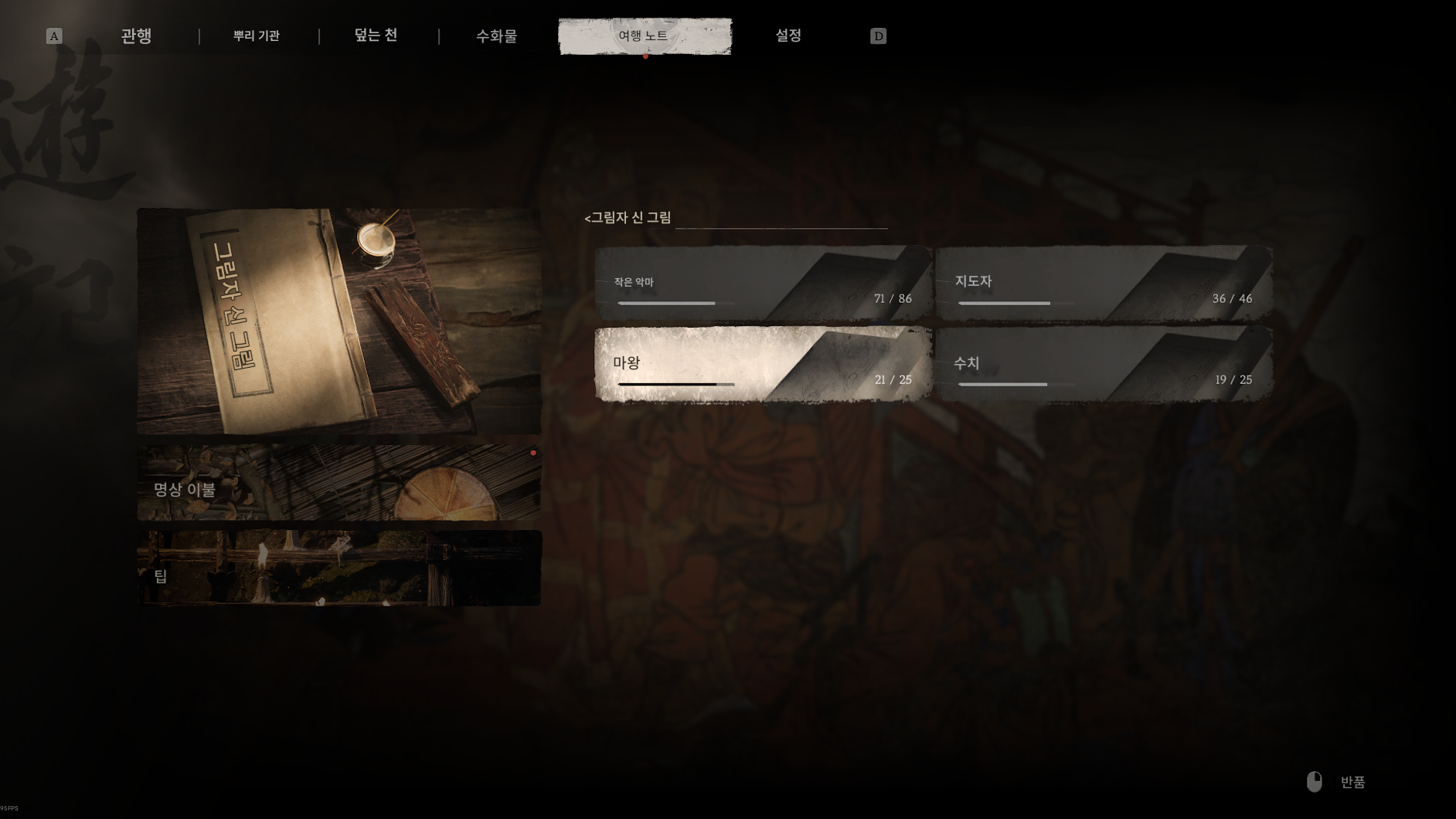Select the 명상 이불 entry
The image size is (1456, 819).
[x=338, y=483]
